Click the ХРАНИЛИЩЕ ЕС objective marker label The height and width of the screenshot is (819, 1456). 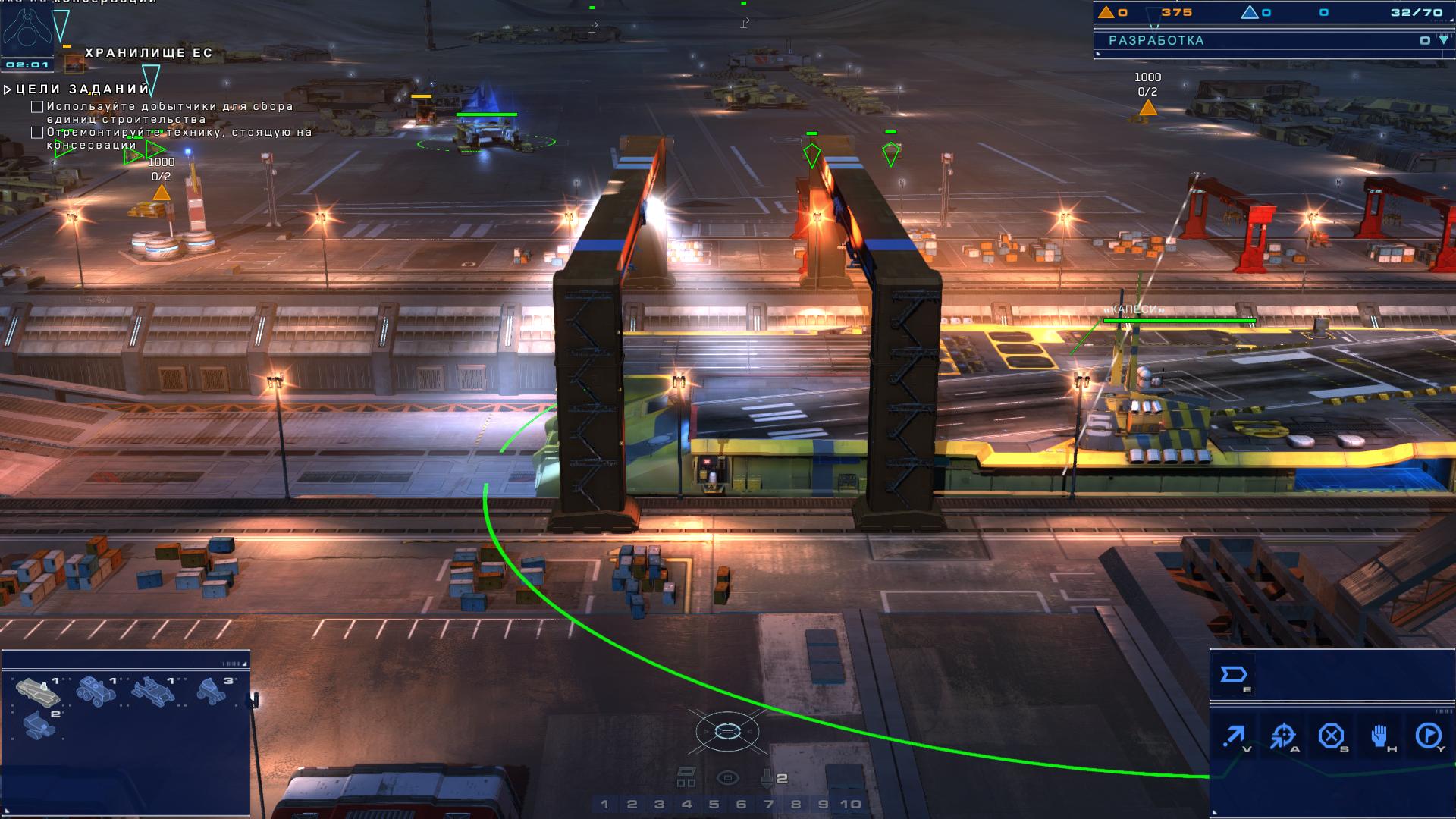149,53
